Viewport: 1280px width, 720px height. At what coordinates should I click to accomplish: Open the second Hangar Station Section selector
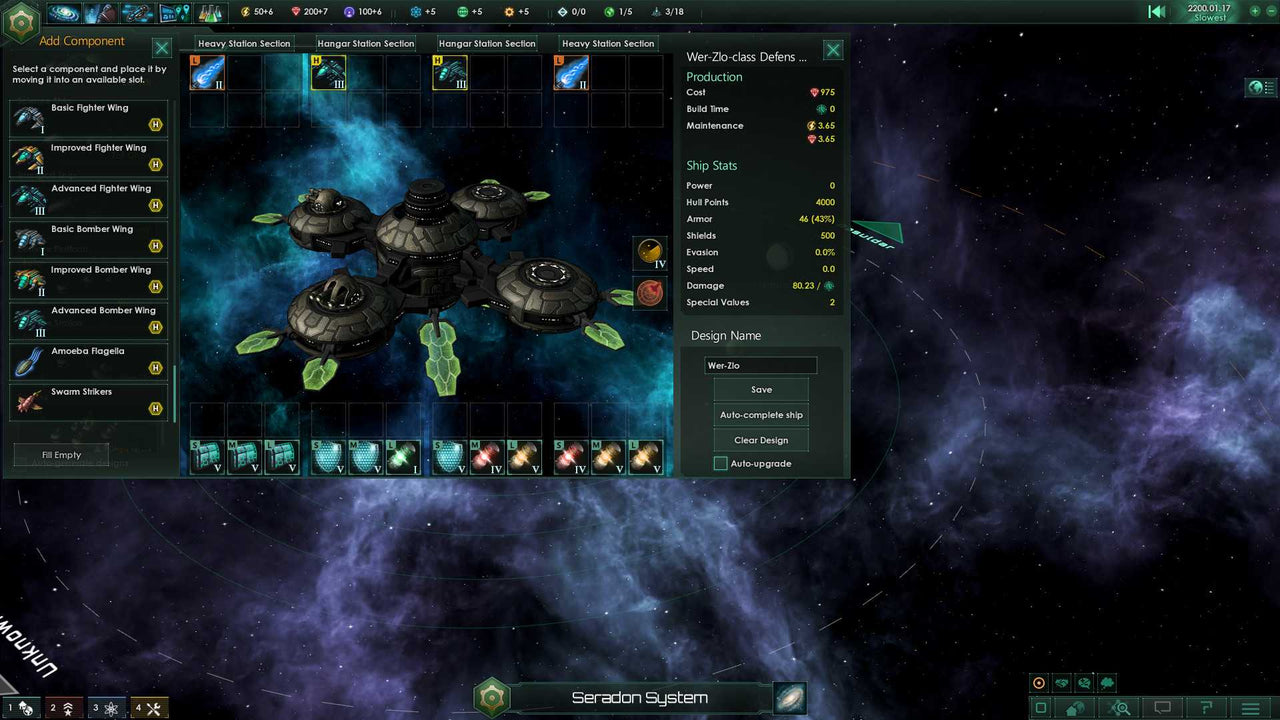coord(487,43)
